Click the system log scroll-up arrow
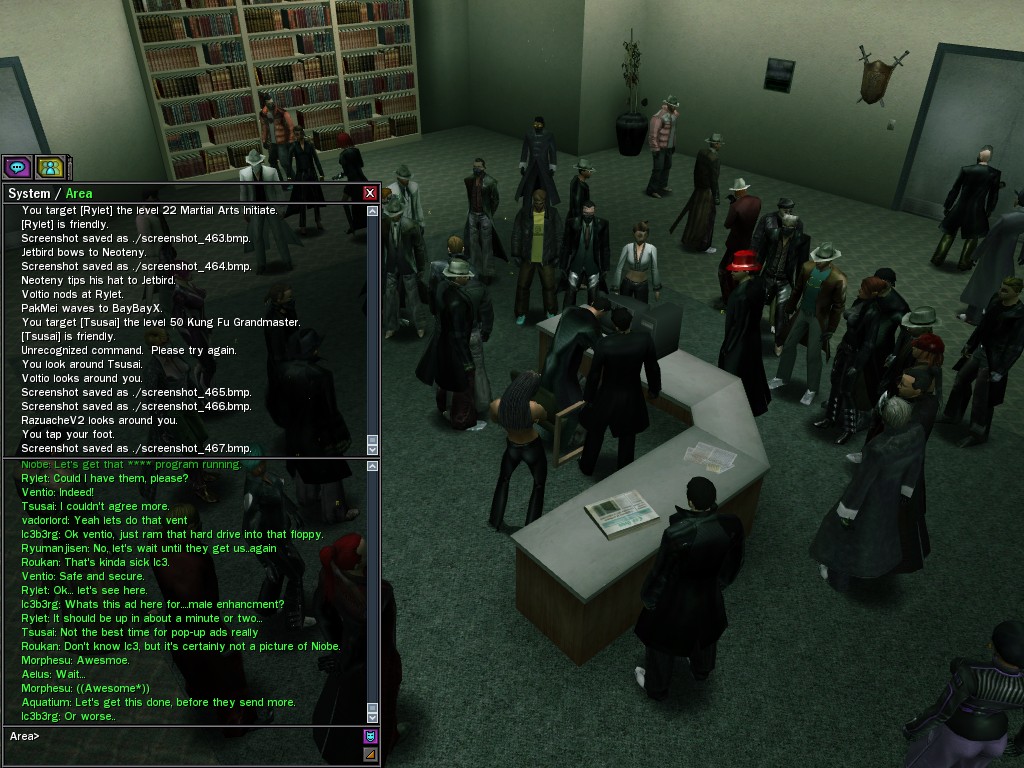 pyautogui.click(x=373, y=211)
